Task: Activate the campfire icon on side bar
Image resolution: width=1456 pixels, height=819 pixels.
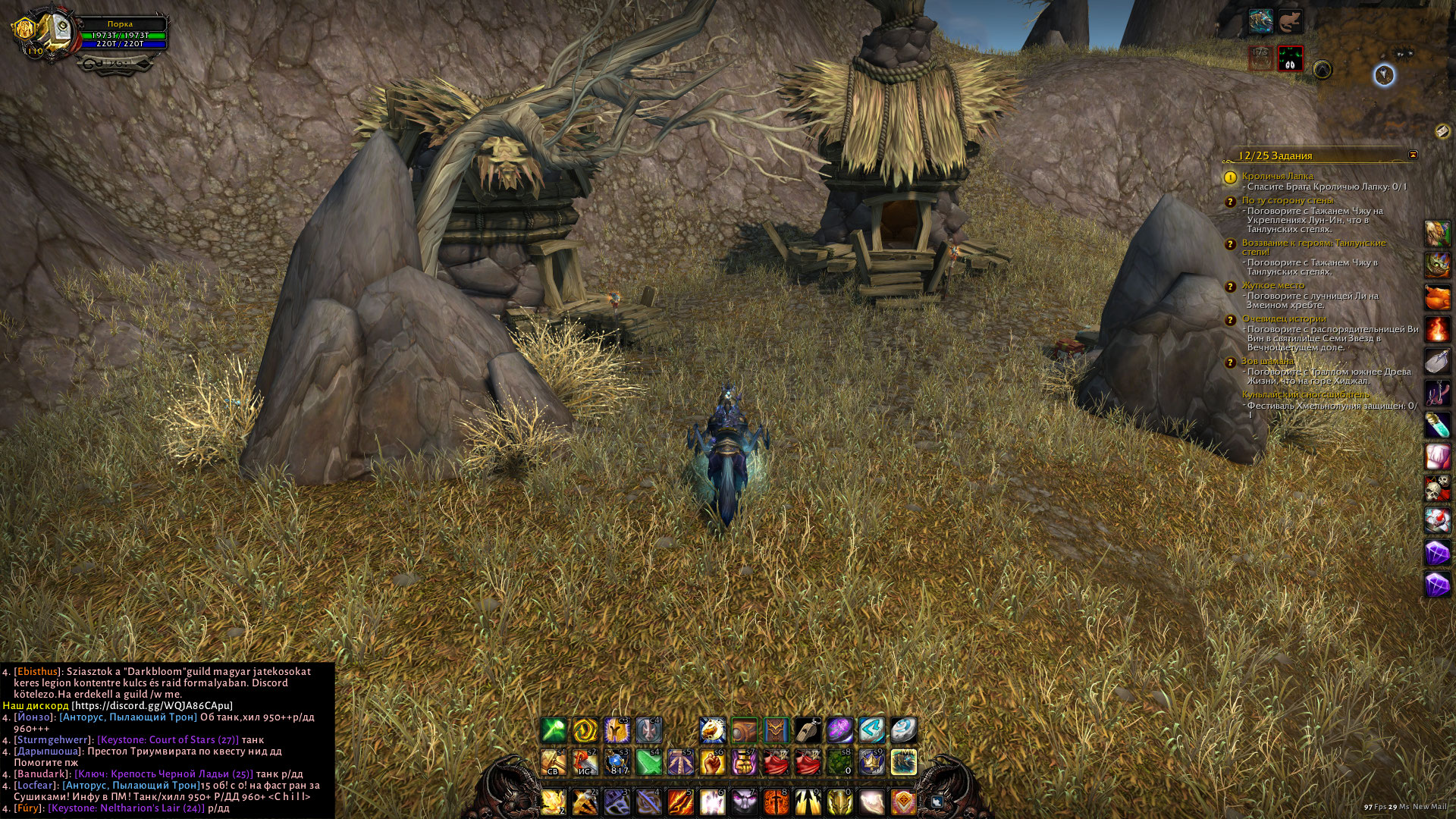Action: [1438, 329]
